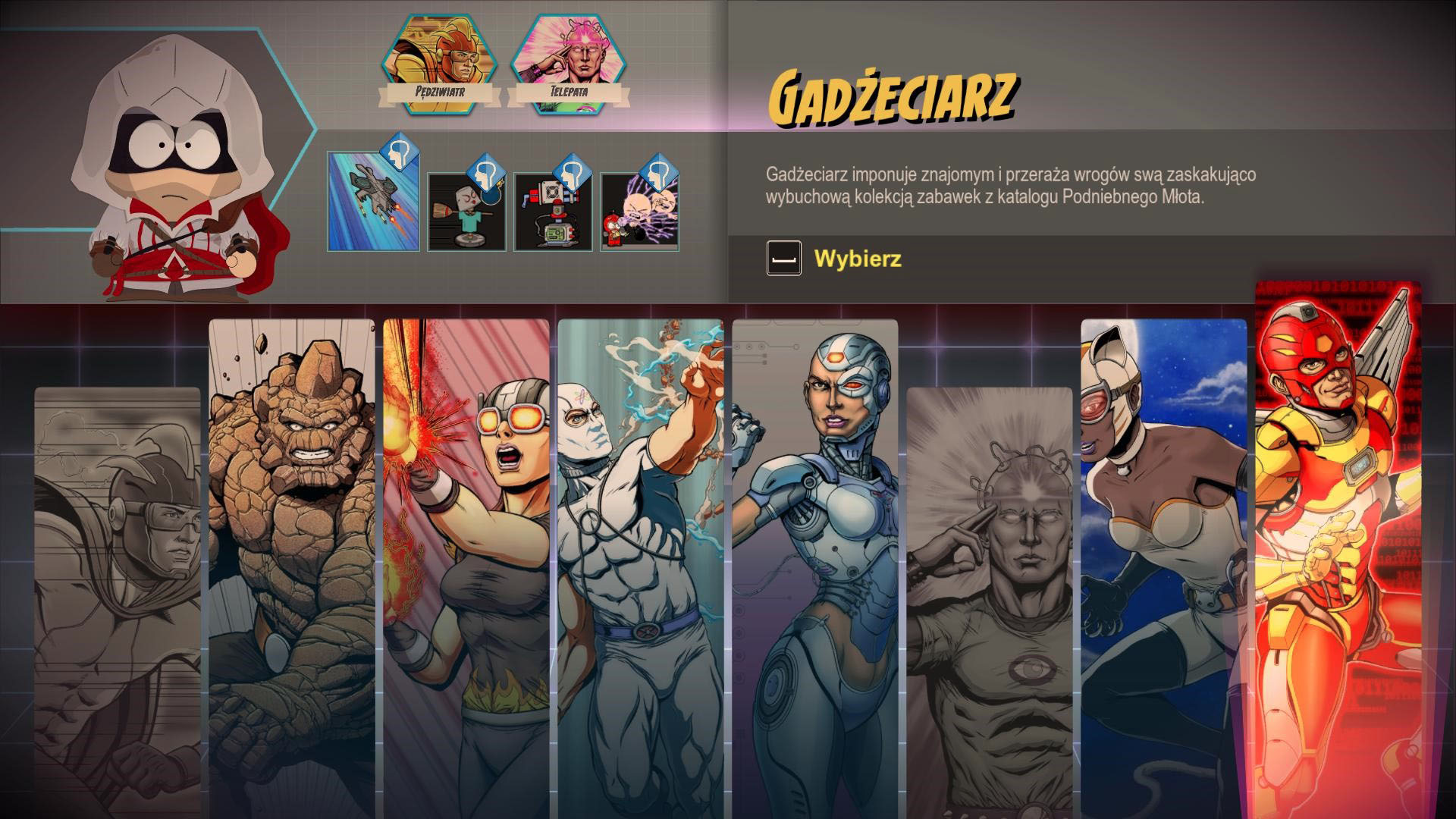Choose the greyed-out caped speedster card

coord(118,599)
